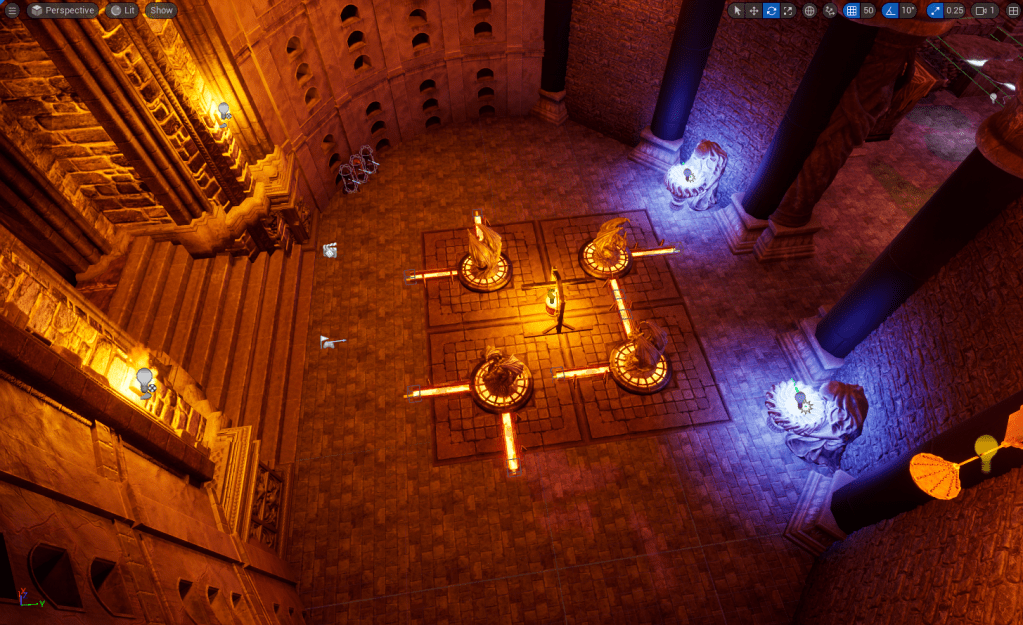Toggle rotation angle snapping
This screenshot has width=1023, height=625.
tap(889, 11)
